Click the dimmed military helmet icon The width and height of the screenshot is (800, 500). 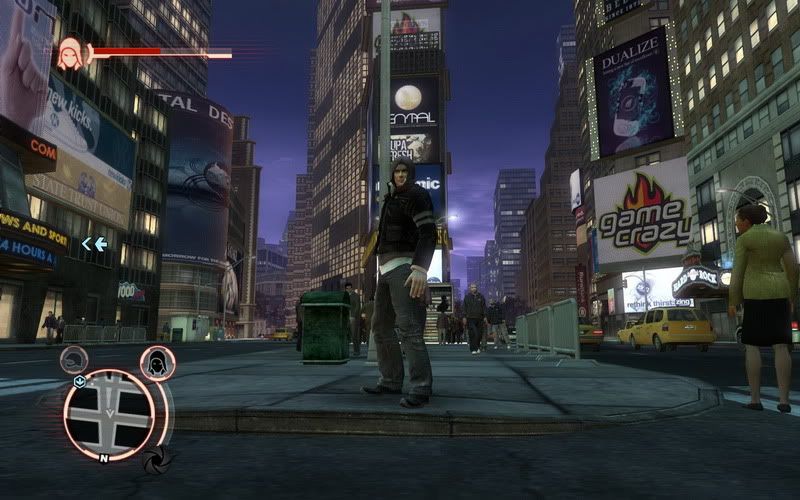point(74,360)
